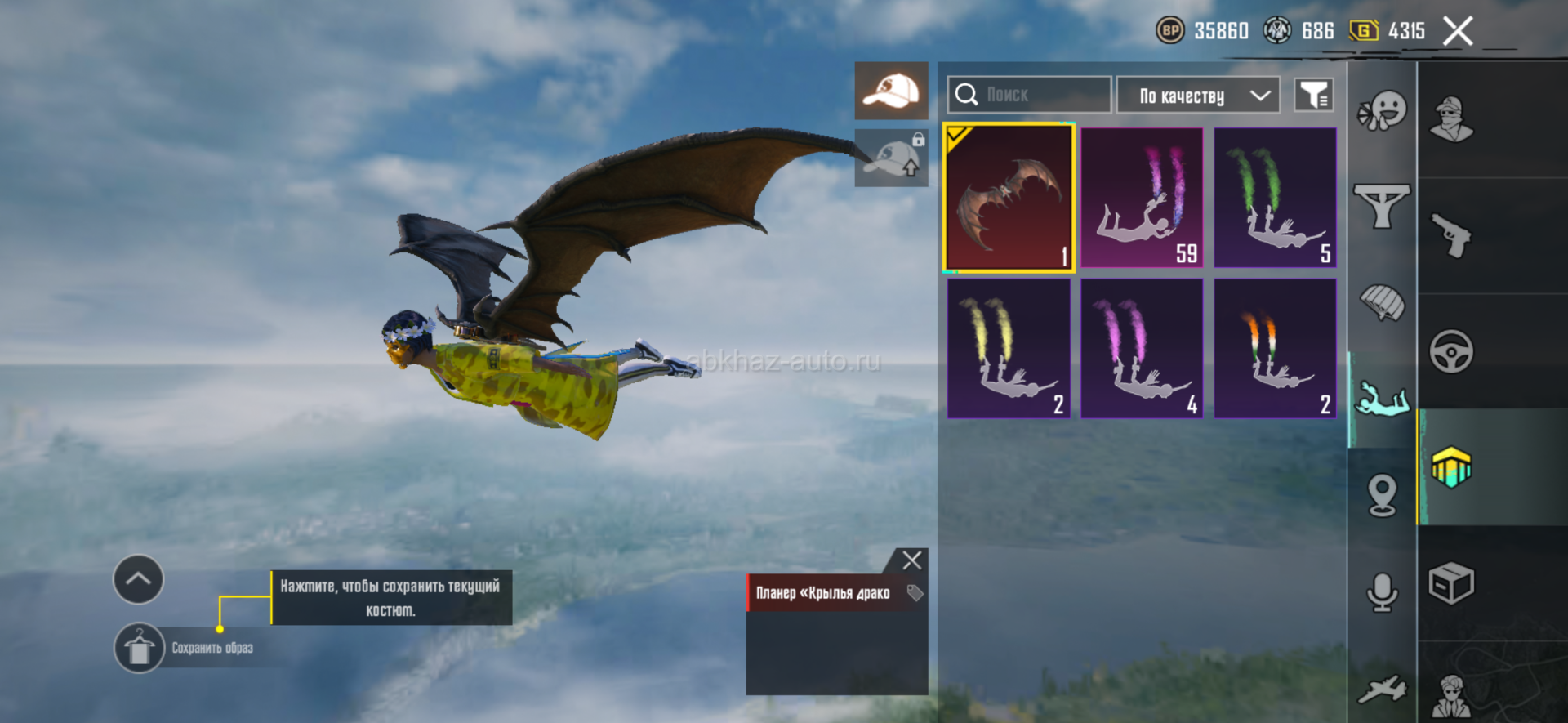Close the Планер «Крылья дракона» info popup
This screenshot has width=1568, height=723.
(x=911, y=560)
